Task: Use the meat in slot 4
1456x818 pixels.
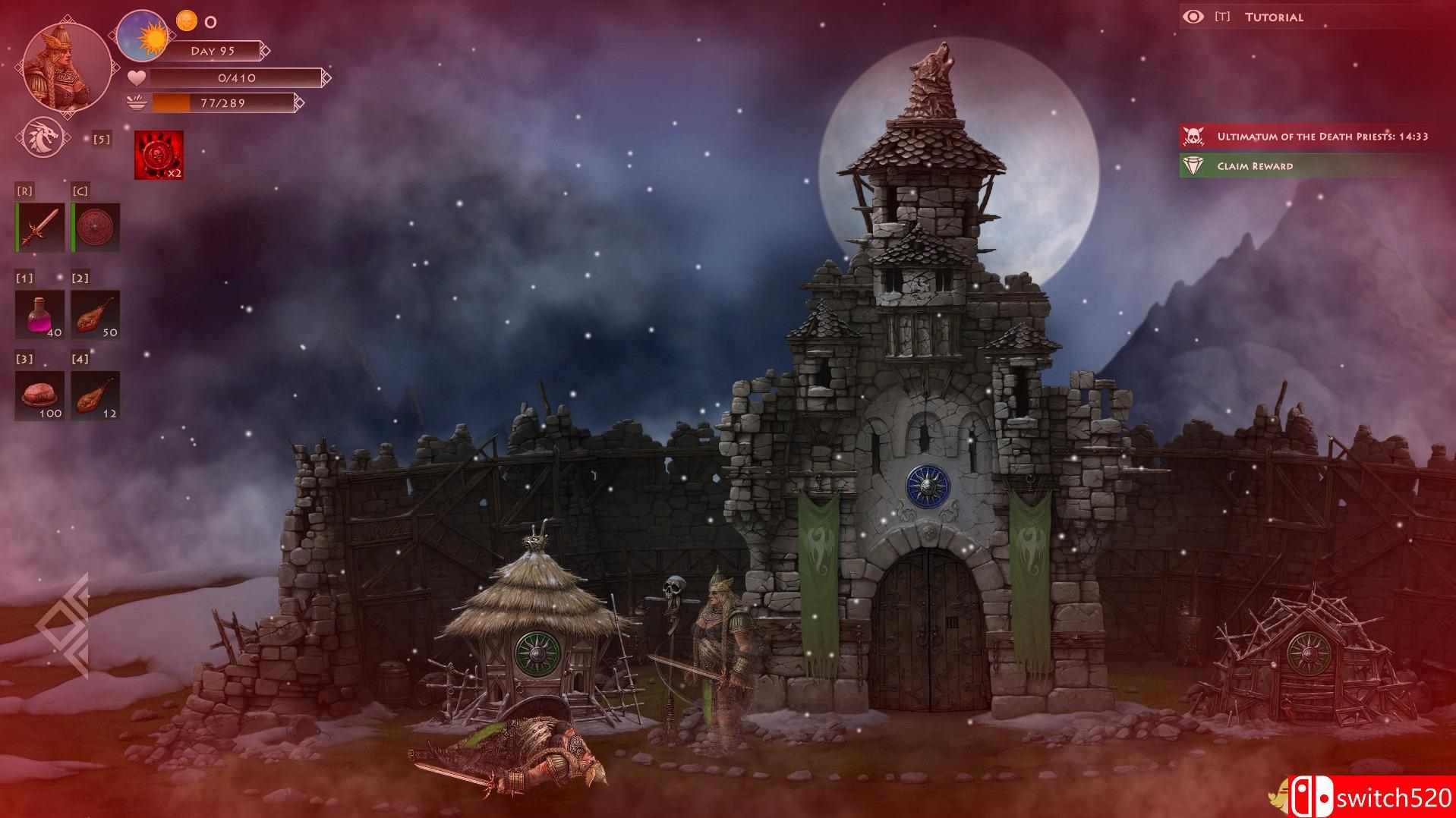Action: pos(95,393)
